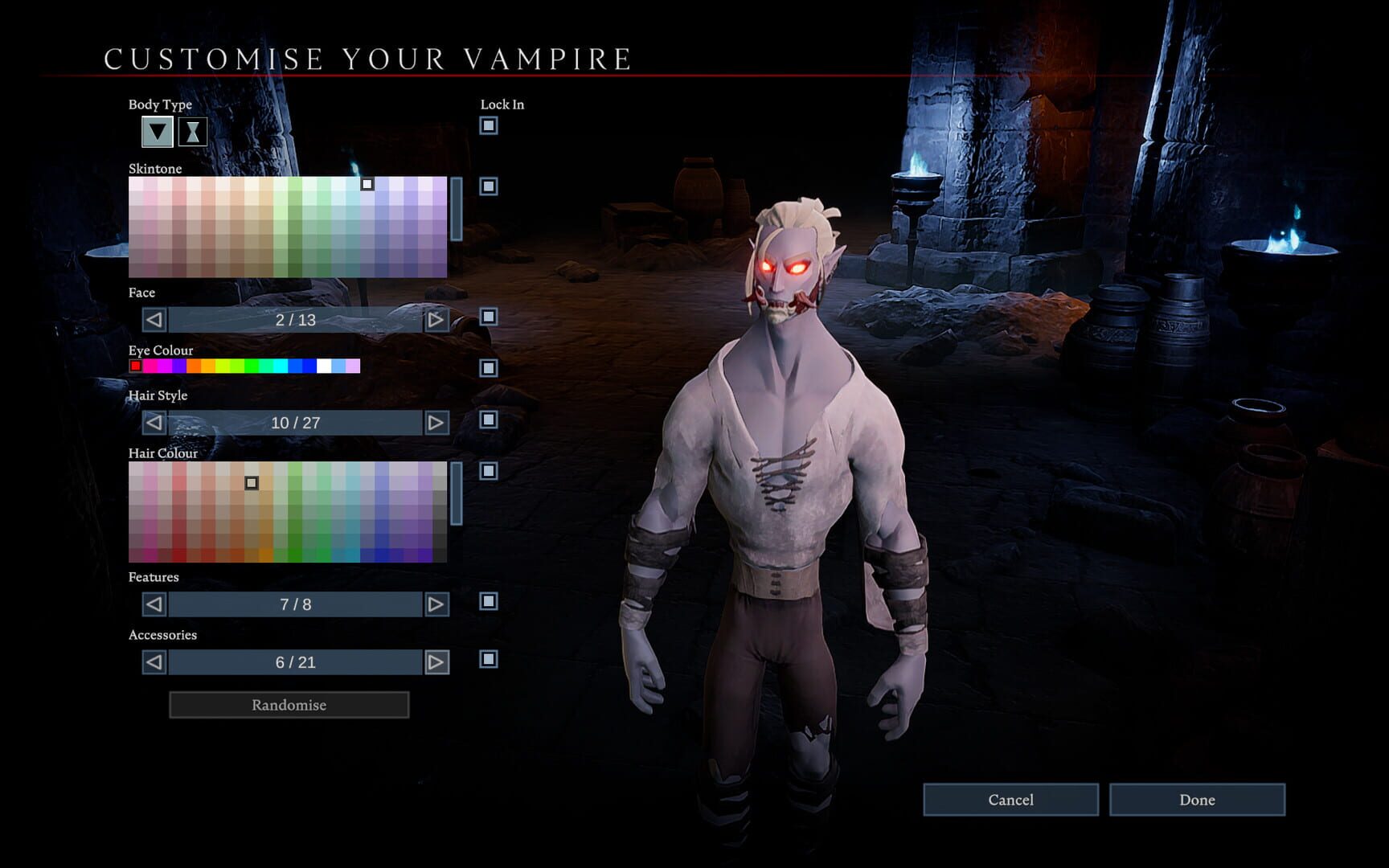
Task: Click the next Features arrow
Action: pos(434,604)
